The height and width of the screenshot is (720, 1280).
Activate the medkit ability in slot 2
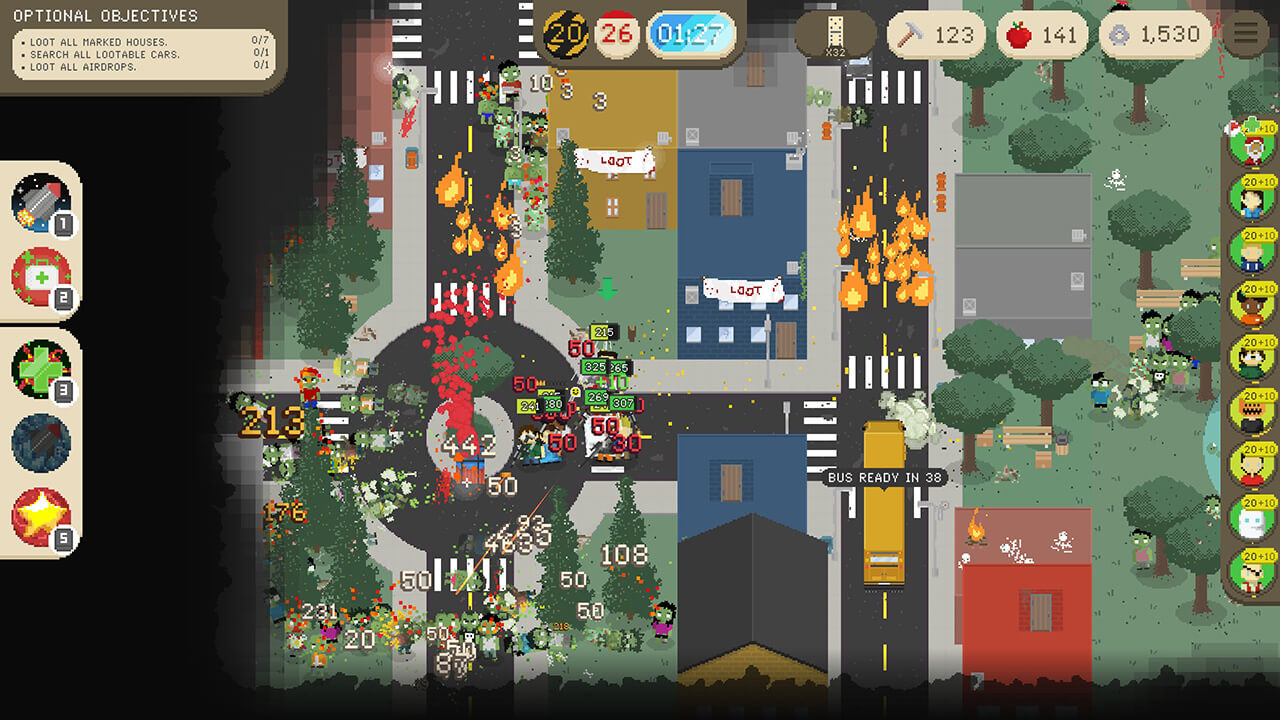click(x=38, y=276)
